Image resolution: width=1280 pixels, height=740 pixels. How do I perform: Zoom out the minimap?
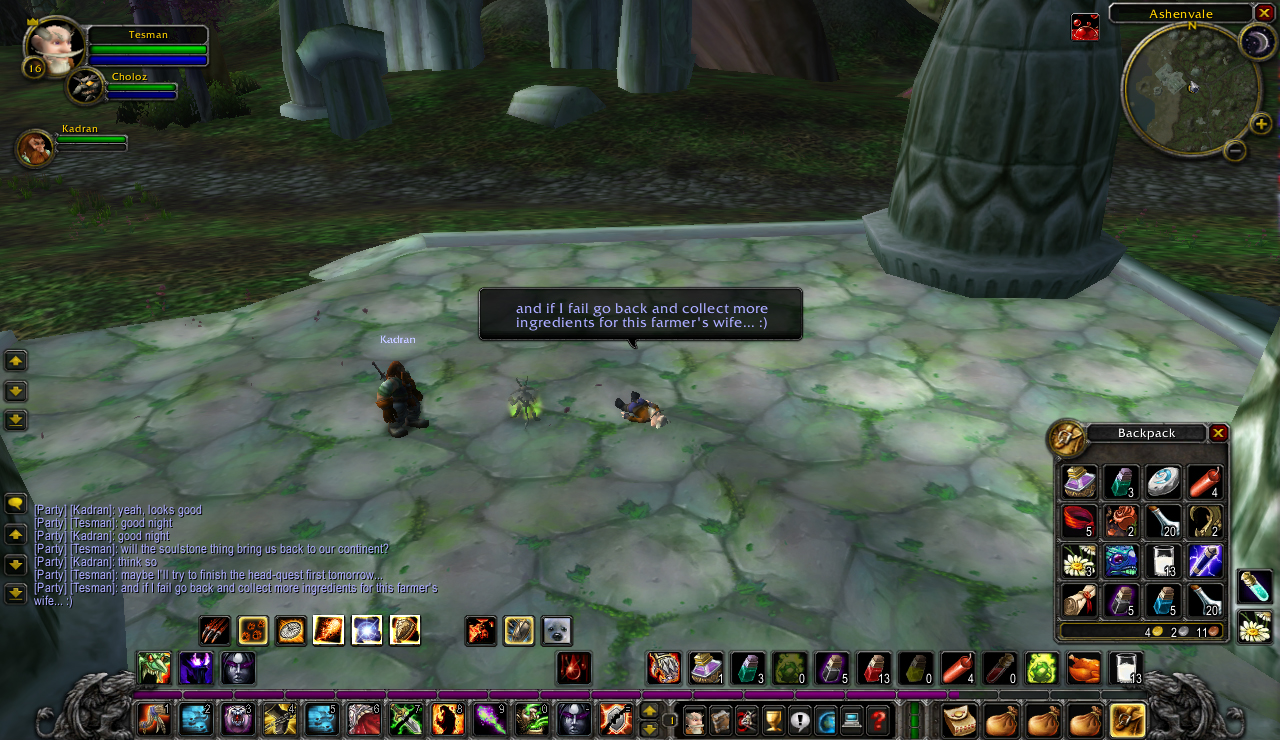point(1235,151)
